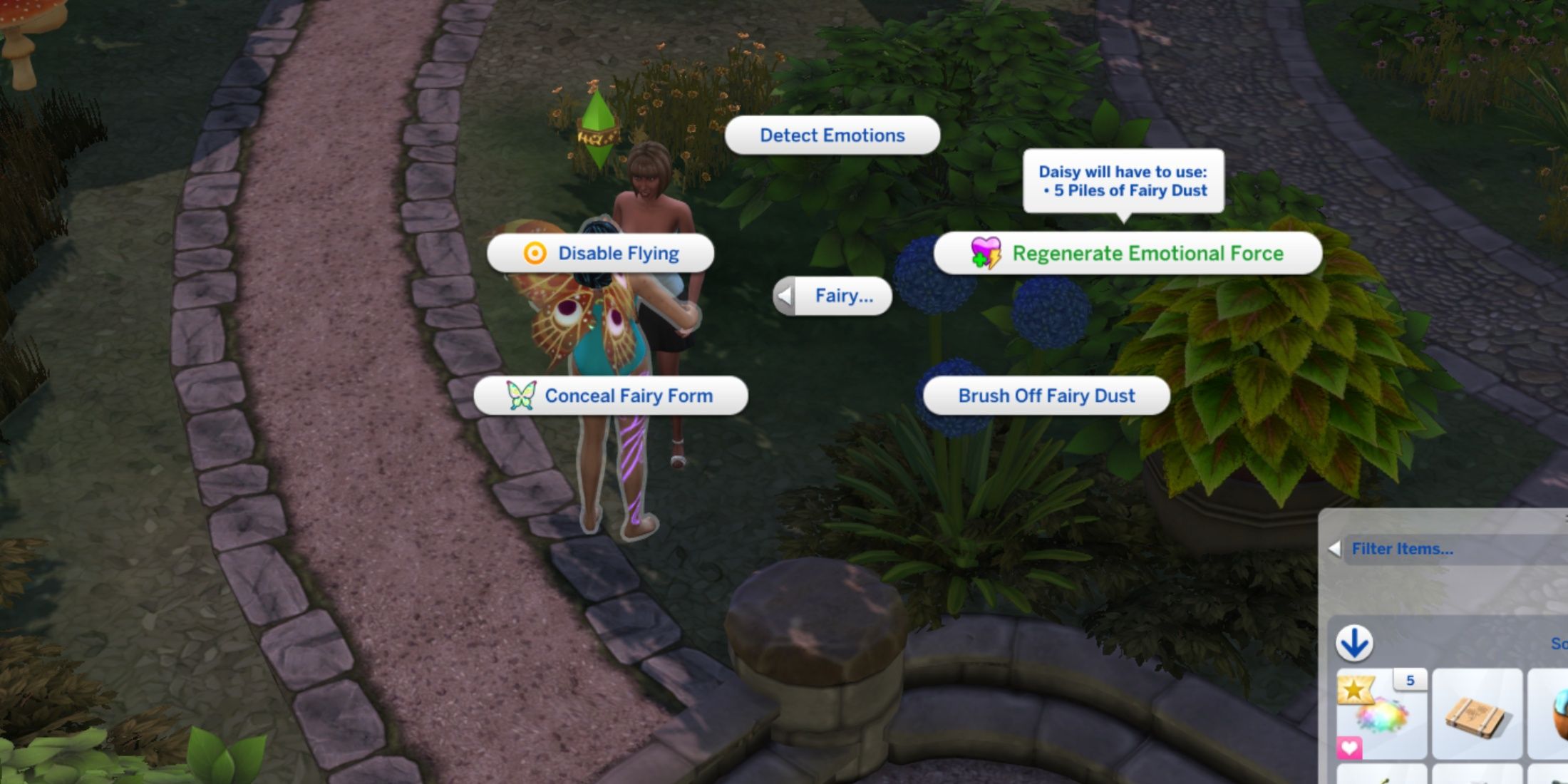Image resolution: width=1568 pixels, height=784 pixels.
Task: Click the plumbob above Daisy's head
Action: click(x=597, y=128)
